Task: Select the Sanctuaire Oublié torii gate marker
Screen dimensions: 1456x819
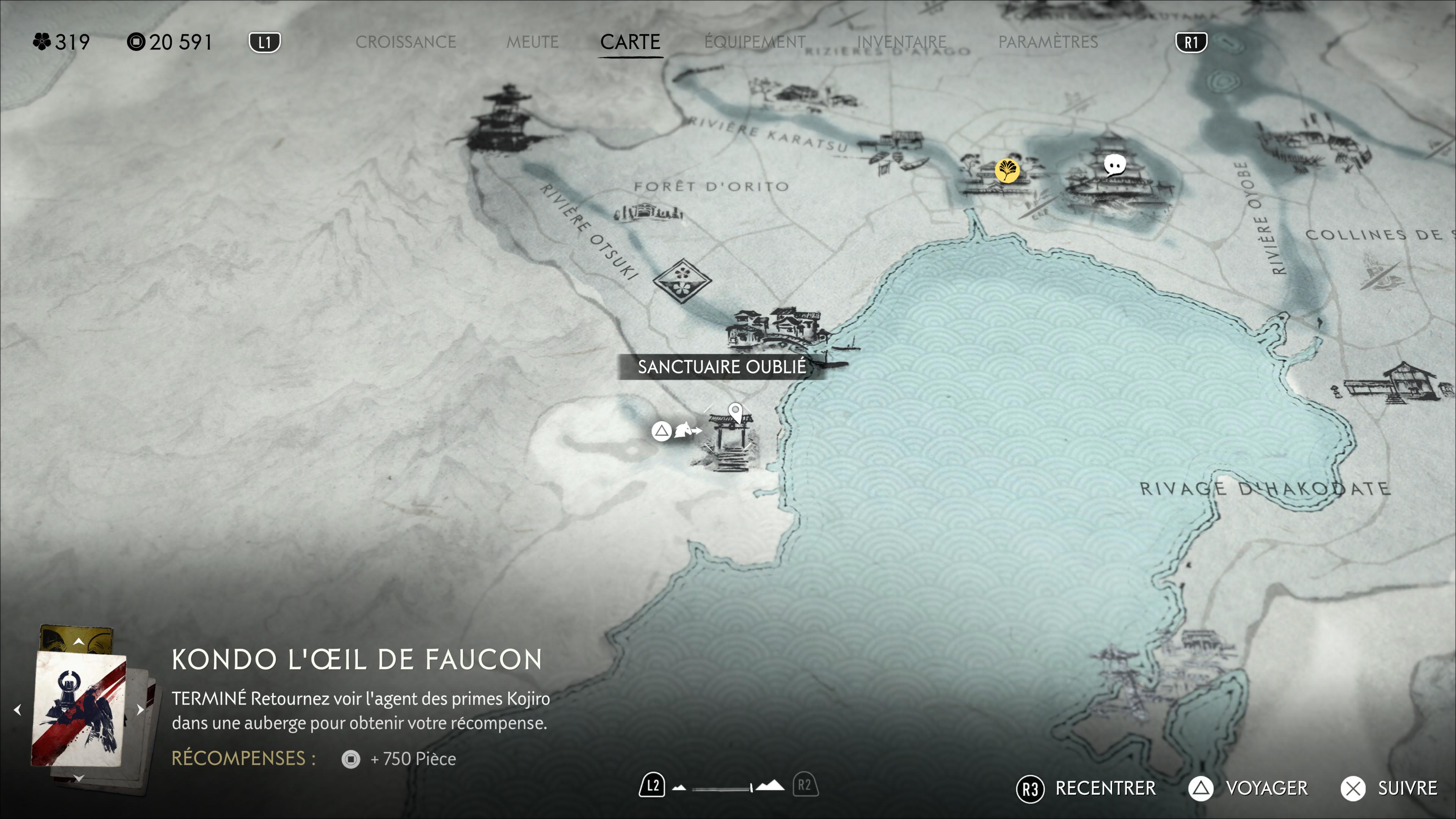Action: coord(730,438)
